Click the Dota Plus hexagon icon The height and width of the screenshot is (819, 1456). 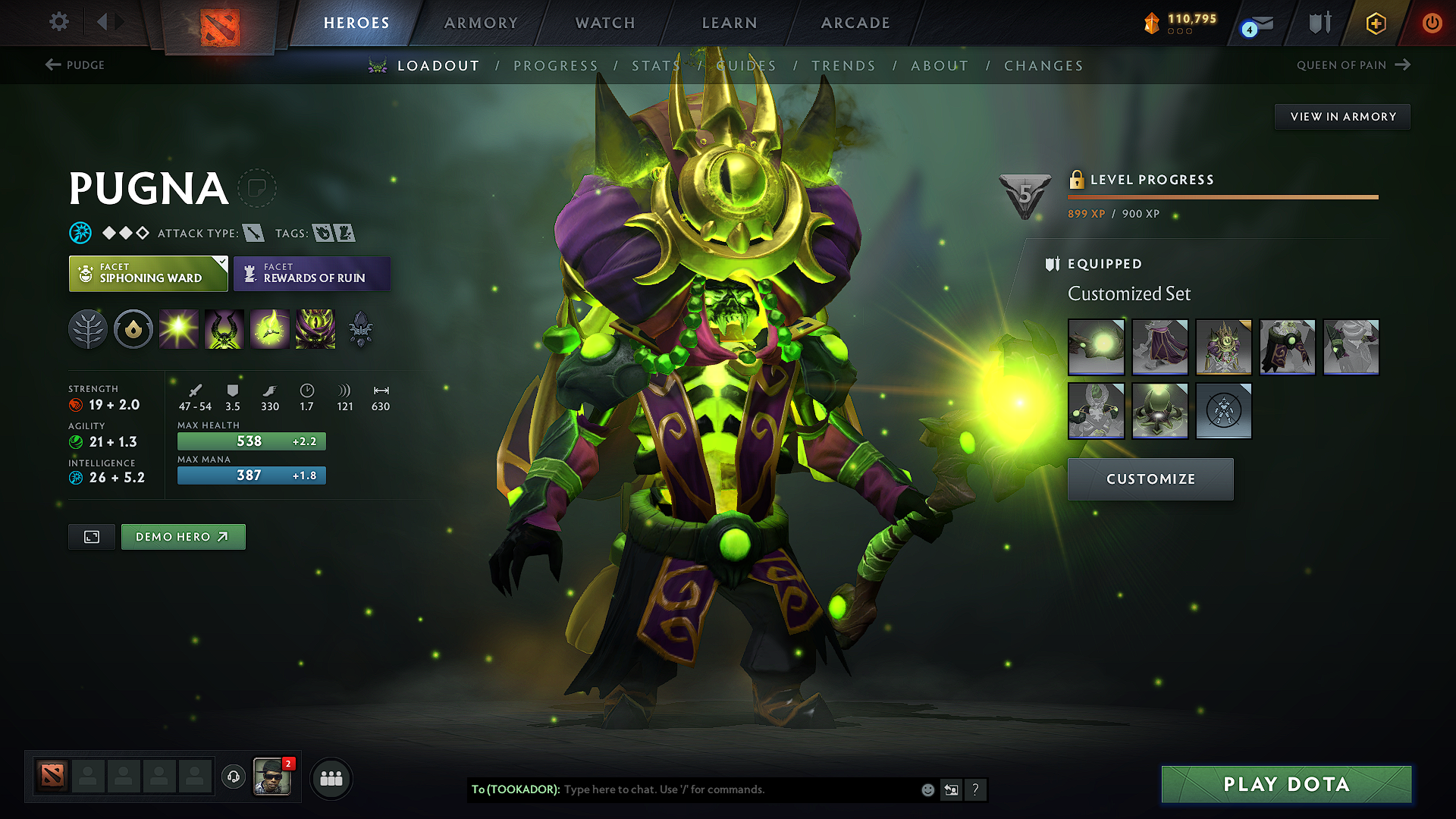1375,23
